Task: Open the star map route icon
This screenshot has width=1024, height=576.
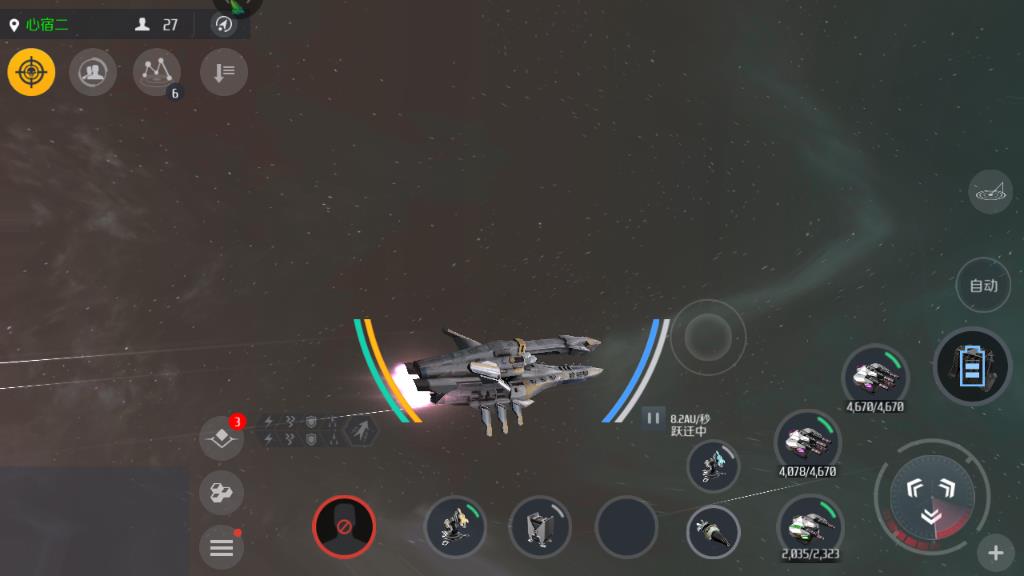Action: [156, 72]
